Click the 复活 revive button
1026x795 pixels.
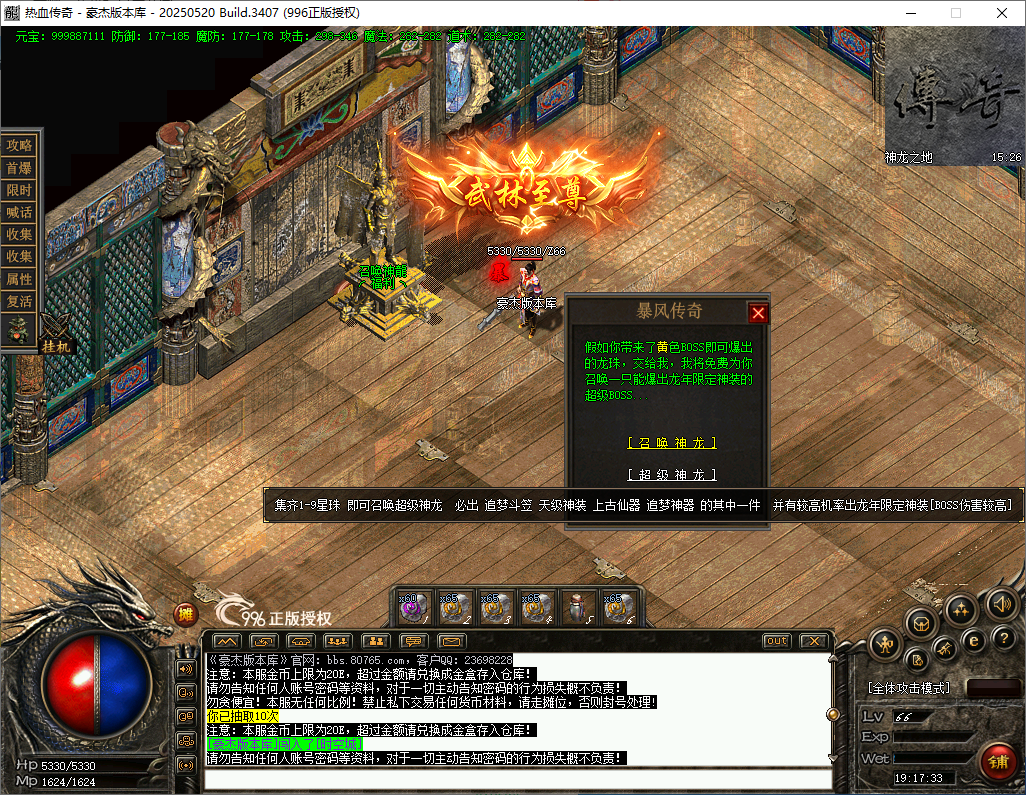(x=20, y=301)
